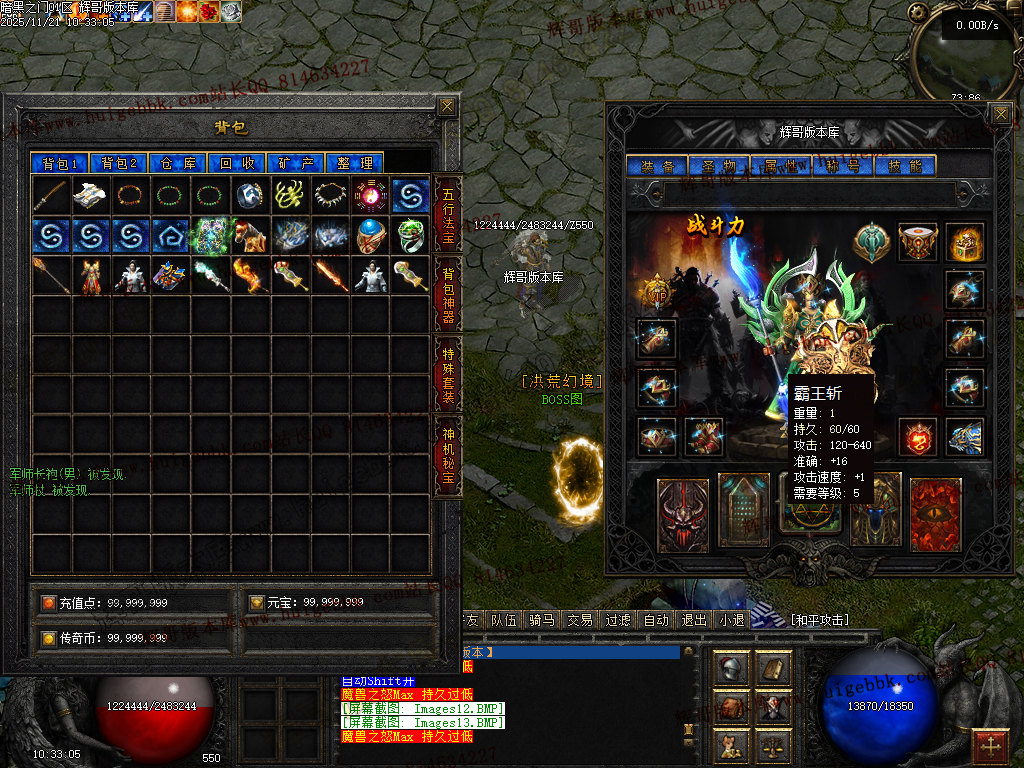This screenshot has width=1024, height=768.
Task: Switch to the 背包2 tab
Action: click(x=119, y=163)
